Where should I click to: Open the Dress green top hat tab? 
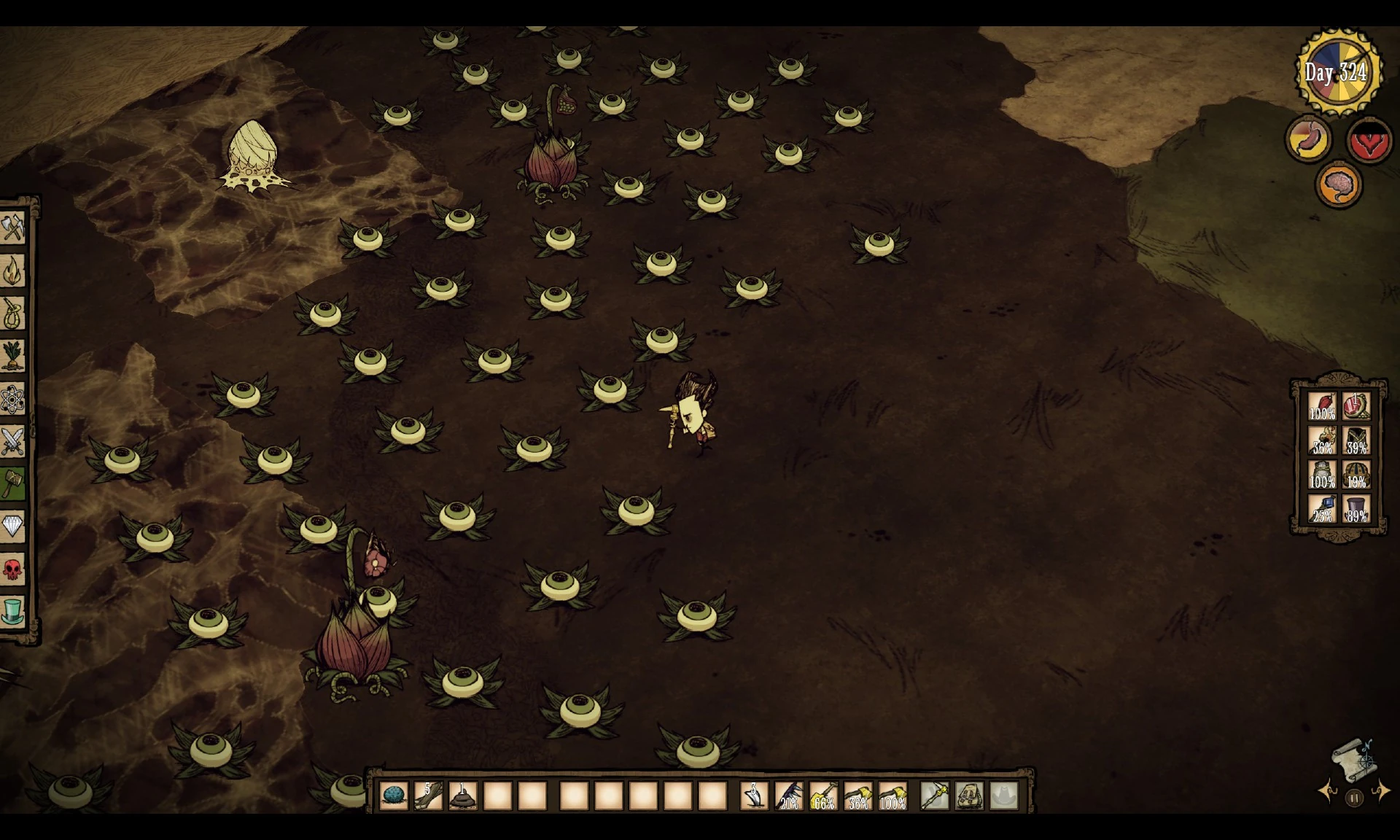12,611
